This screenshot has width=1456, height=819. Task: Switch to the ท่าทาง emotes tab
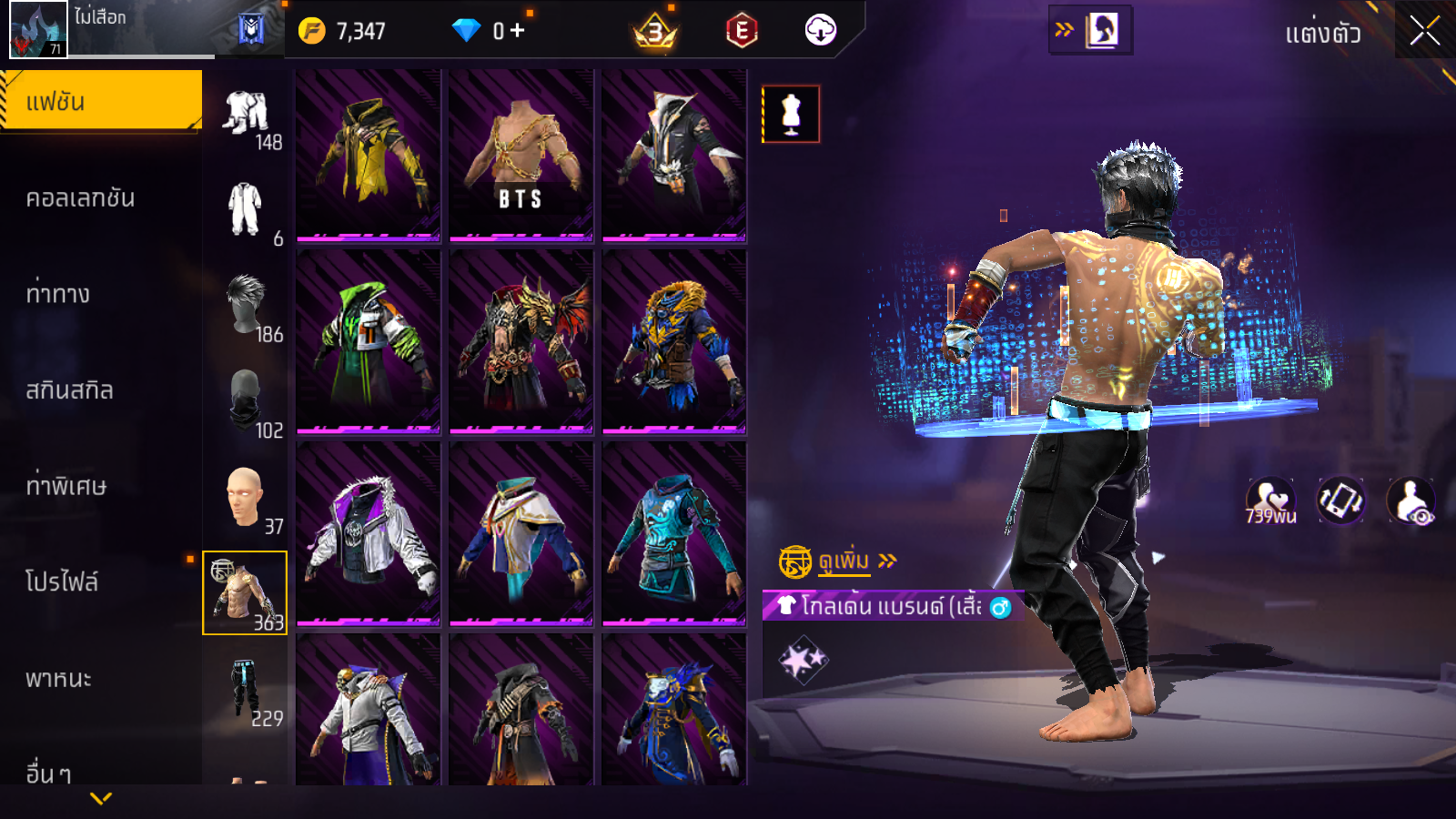(x=57, y=294)
